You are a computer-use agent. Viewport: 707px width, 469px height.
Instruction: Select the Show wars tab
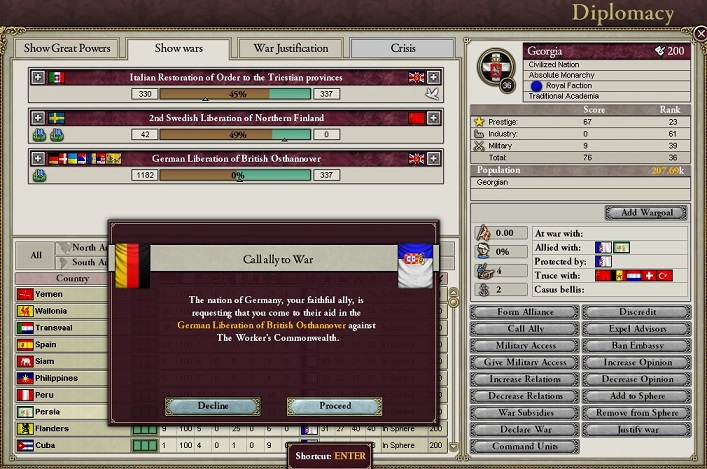point(178,48)
